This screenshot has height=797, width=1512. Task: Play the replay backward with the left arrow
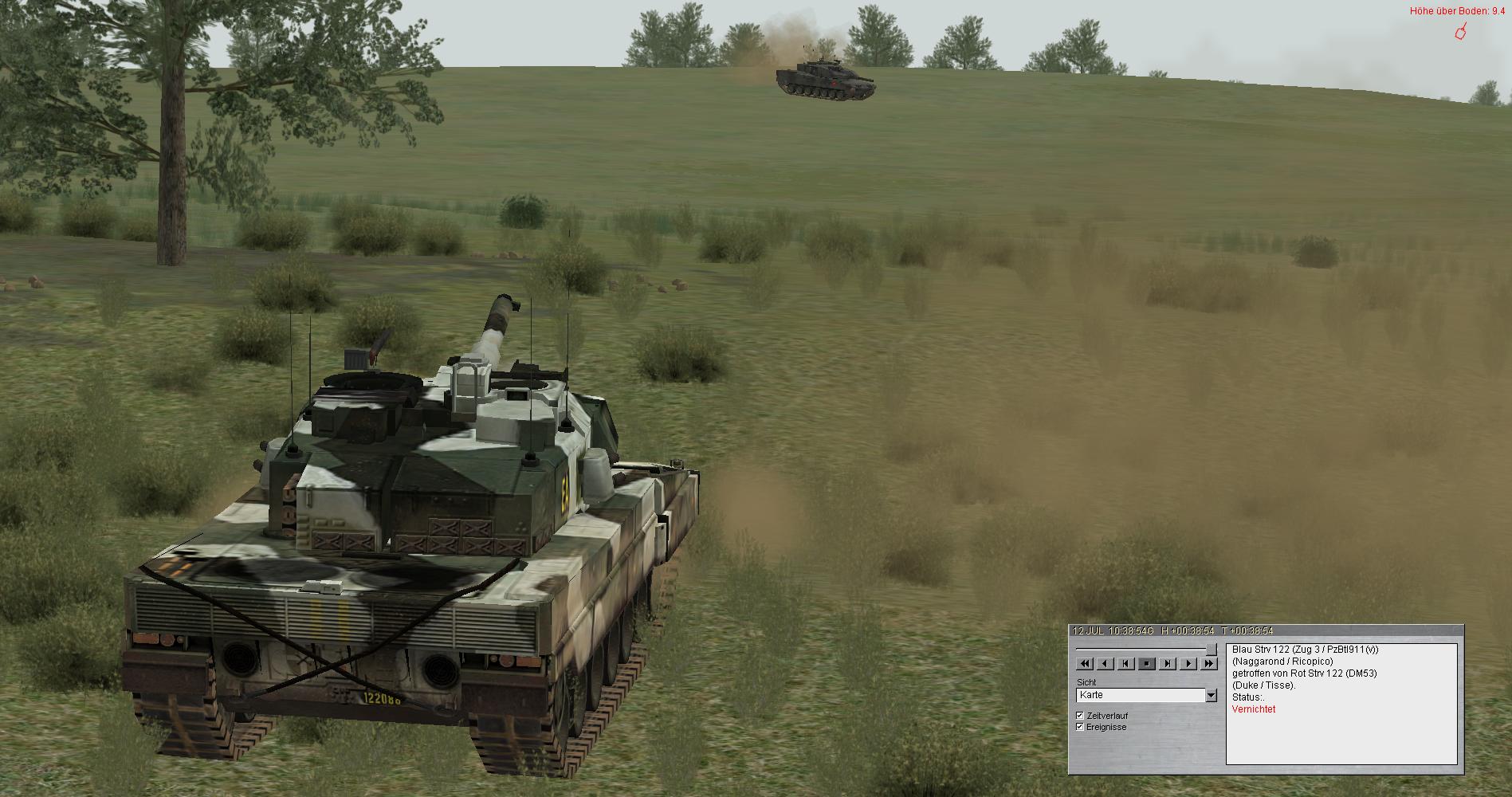(x=1106, y=663)
